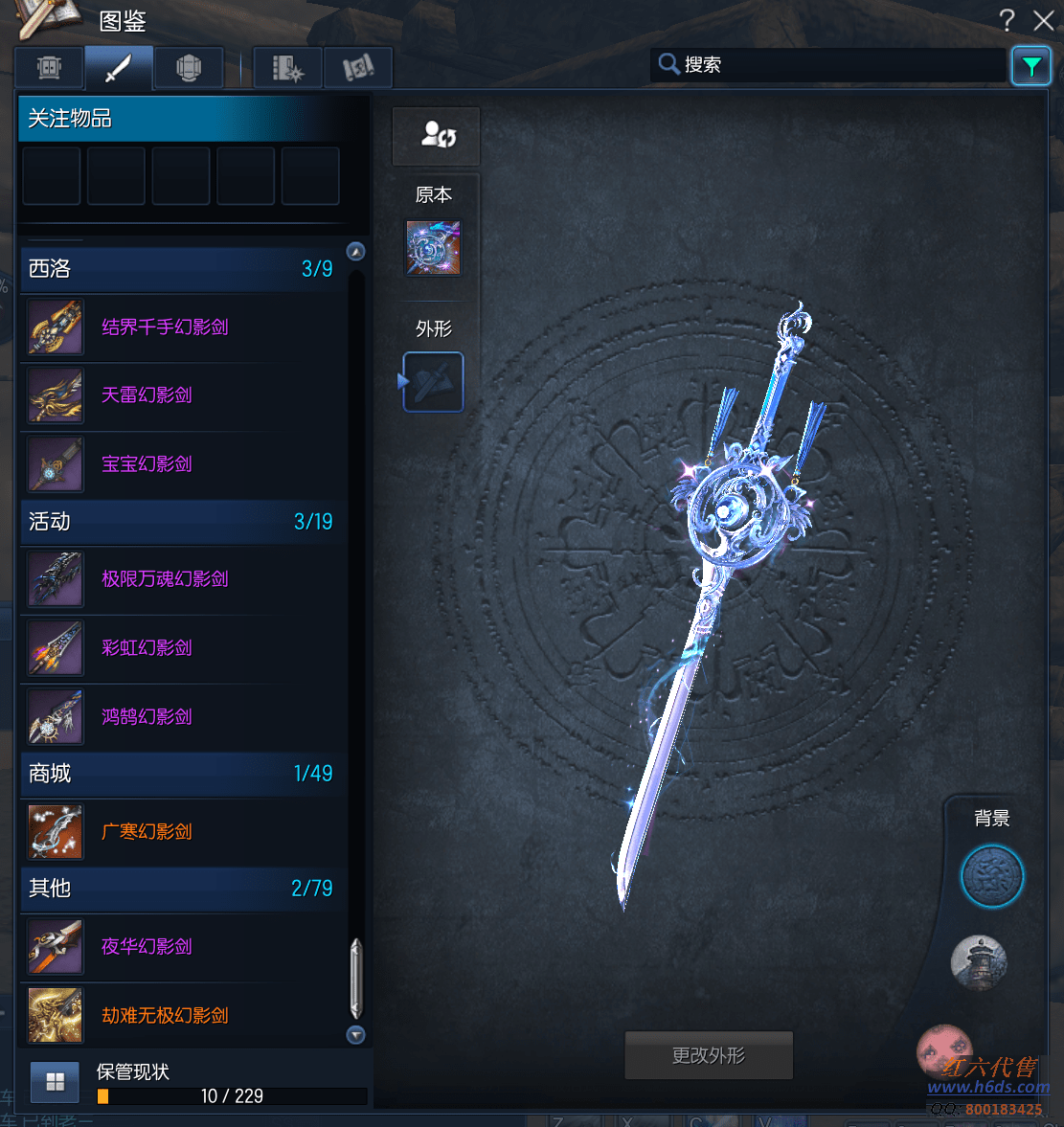Image resolution: width=1064 pixels, height=1127 pixels.
Task: Choose the 宝宝幻影剑 entry
Action: coord(147,464)
